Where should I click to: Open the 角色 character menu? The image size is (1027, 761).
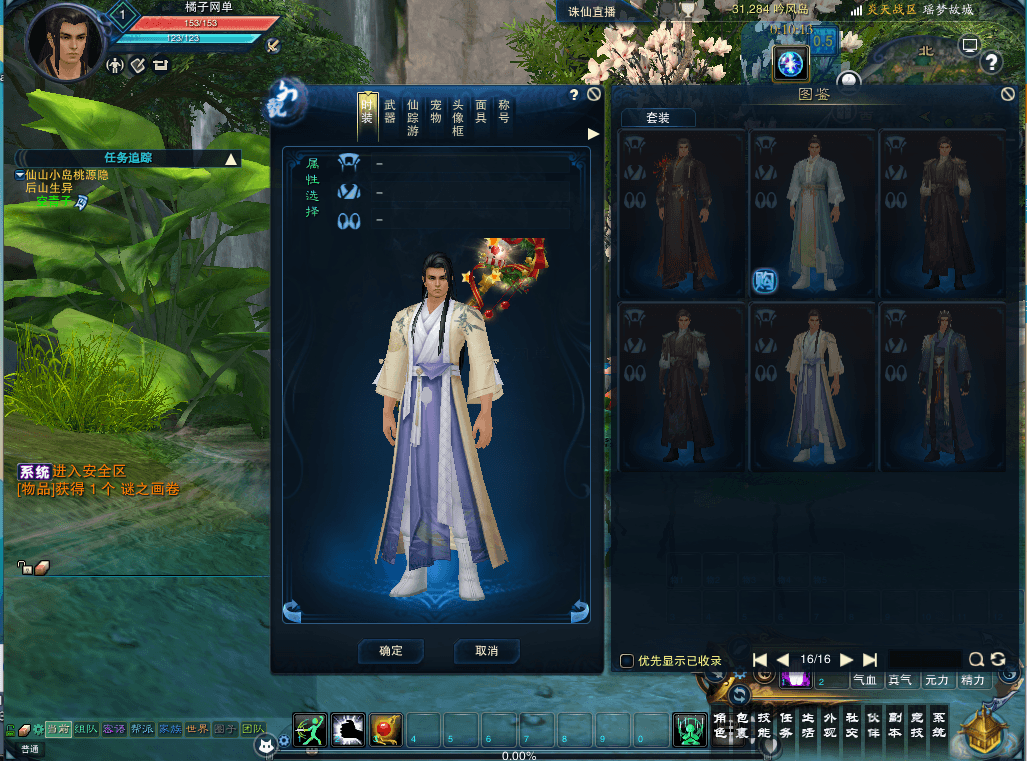click(719, 725)
